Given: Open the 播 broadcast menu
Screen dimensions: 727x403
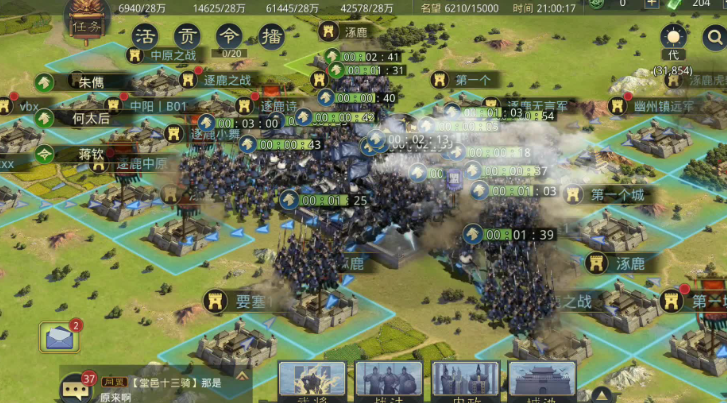Looking at the screenshot, I should pyautogui.click(x=270, y=35).
